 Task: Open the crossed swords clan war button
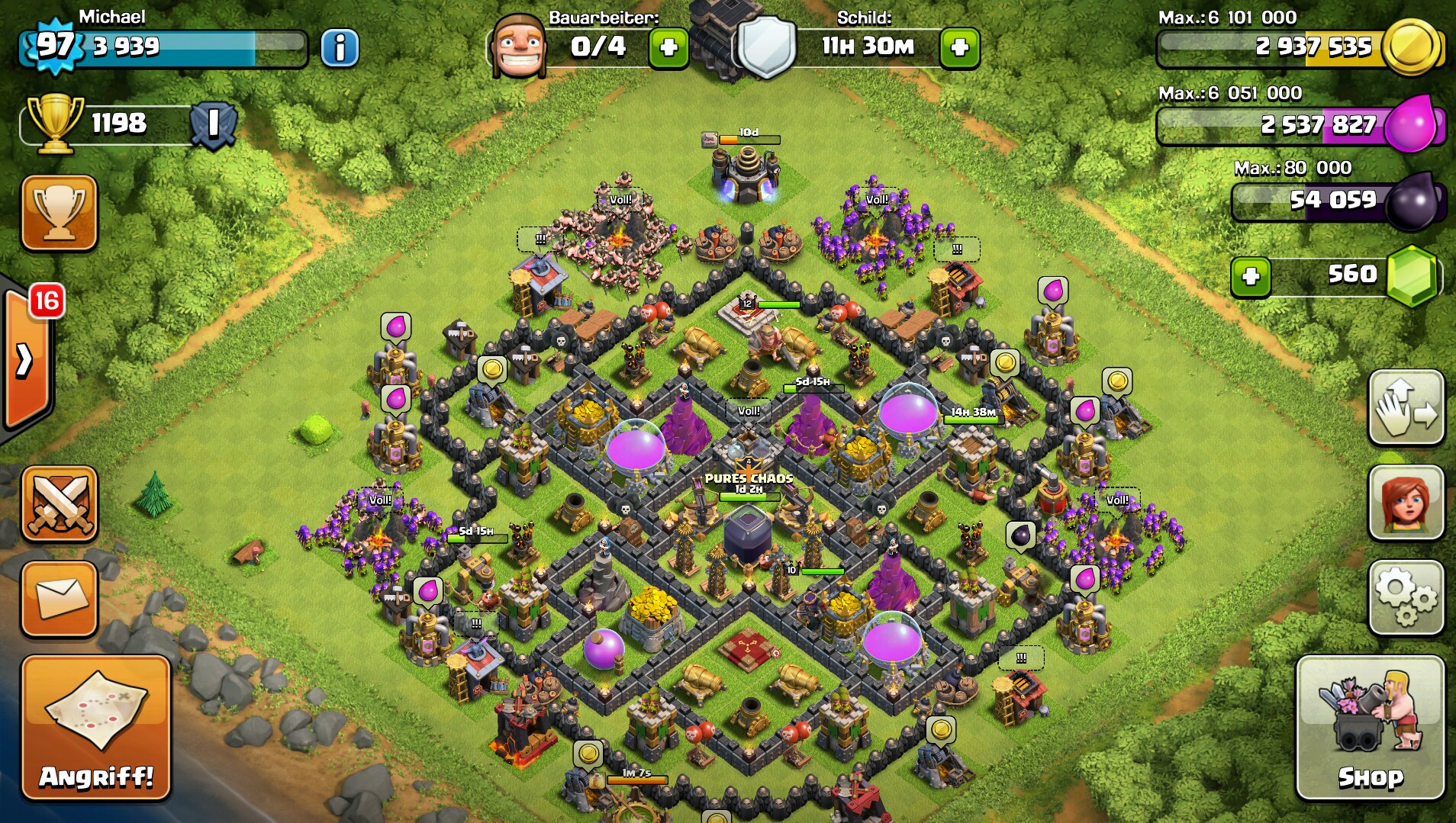(x=60, y=503)
